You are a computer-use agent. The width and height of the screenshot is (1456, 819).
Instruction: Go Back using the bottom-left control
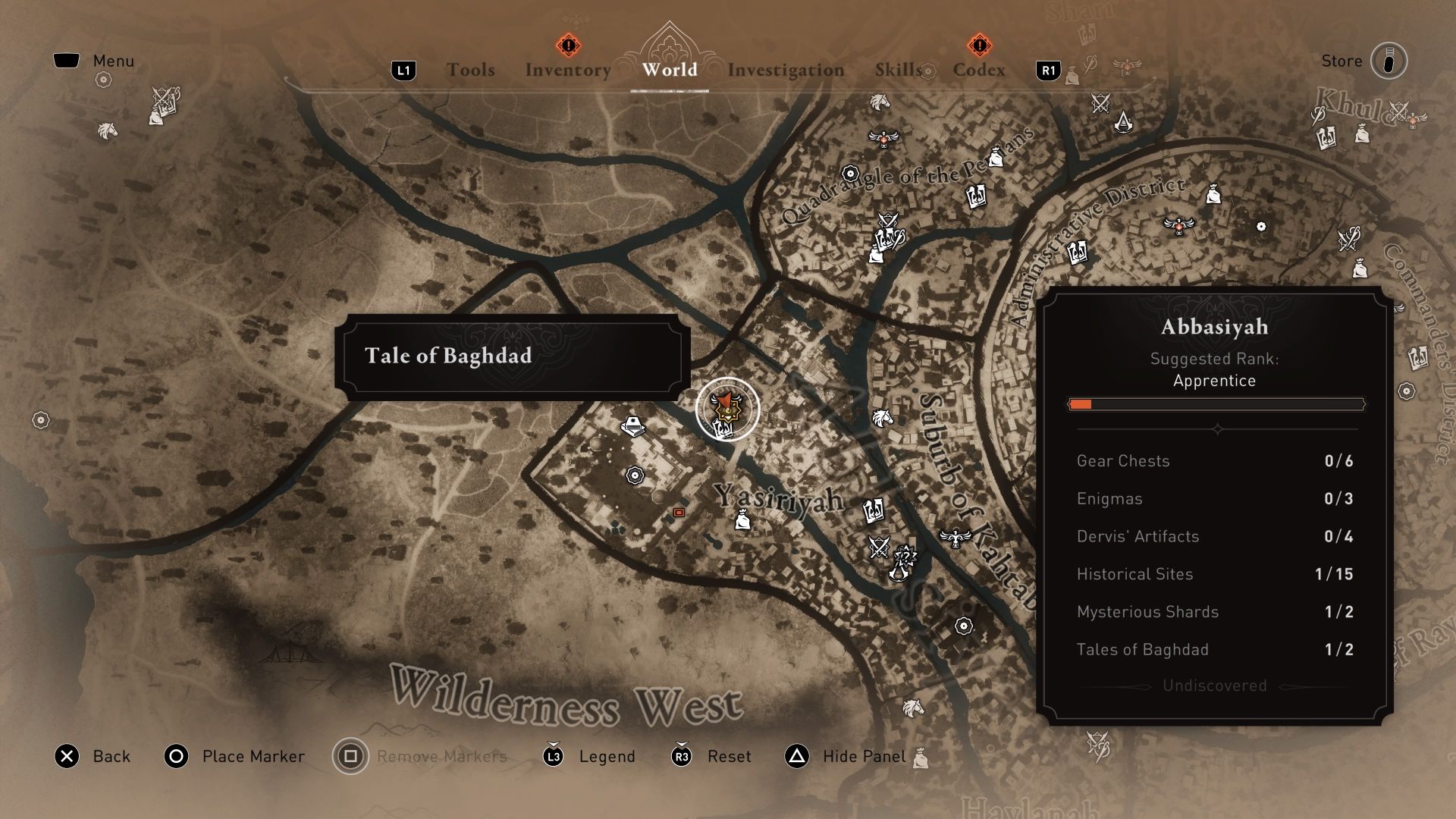click(111, 756)
